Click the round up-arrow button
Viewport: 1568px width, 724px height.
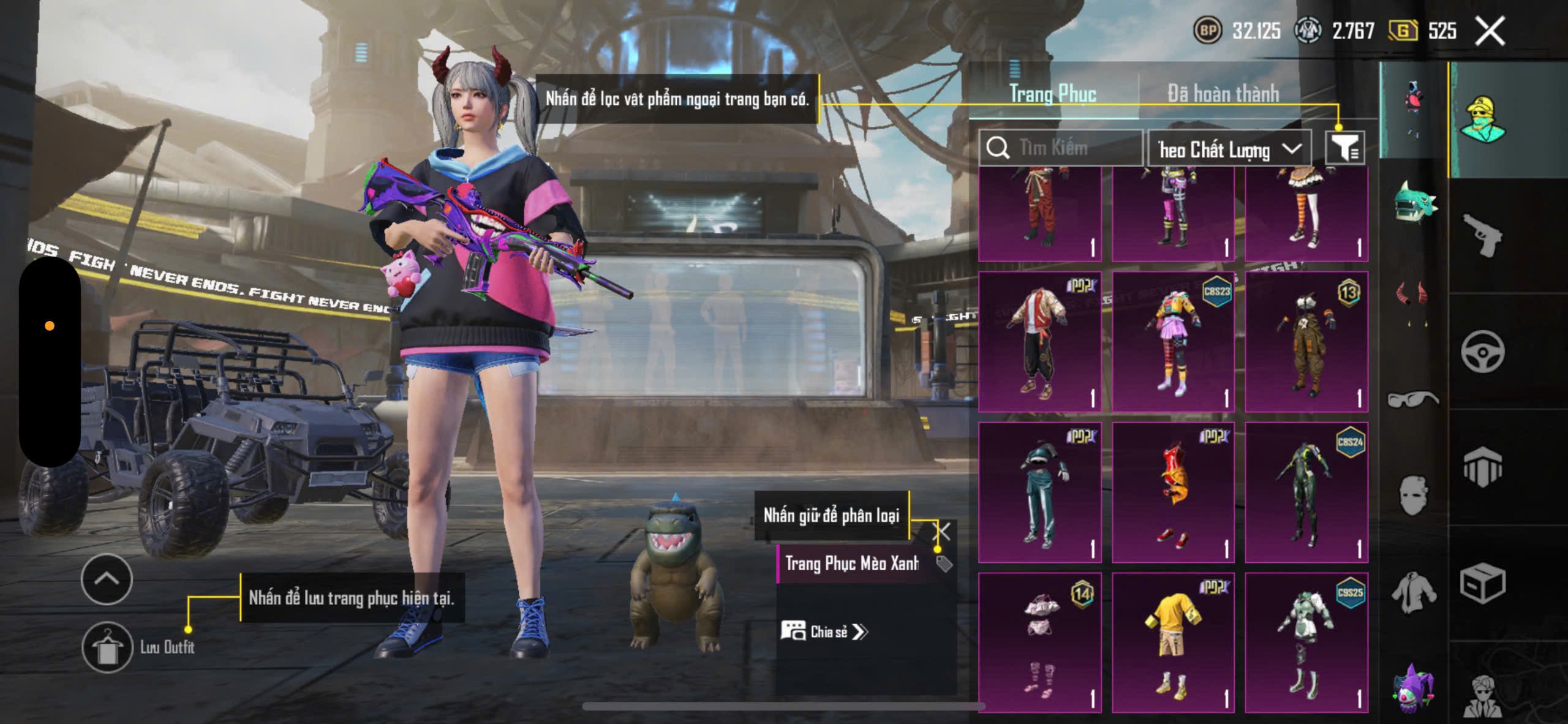pyautogui.click(x=107, y=579)
